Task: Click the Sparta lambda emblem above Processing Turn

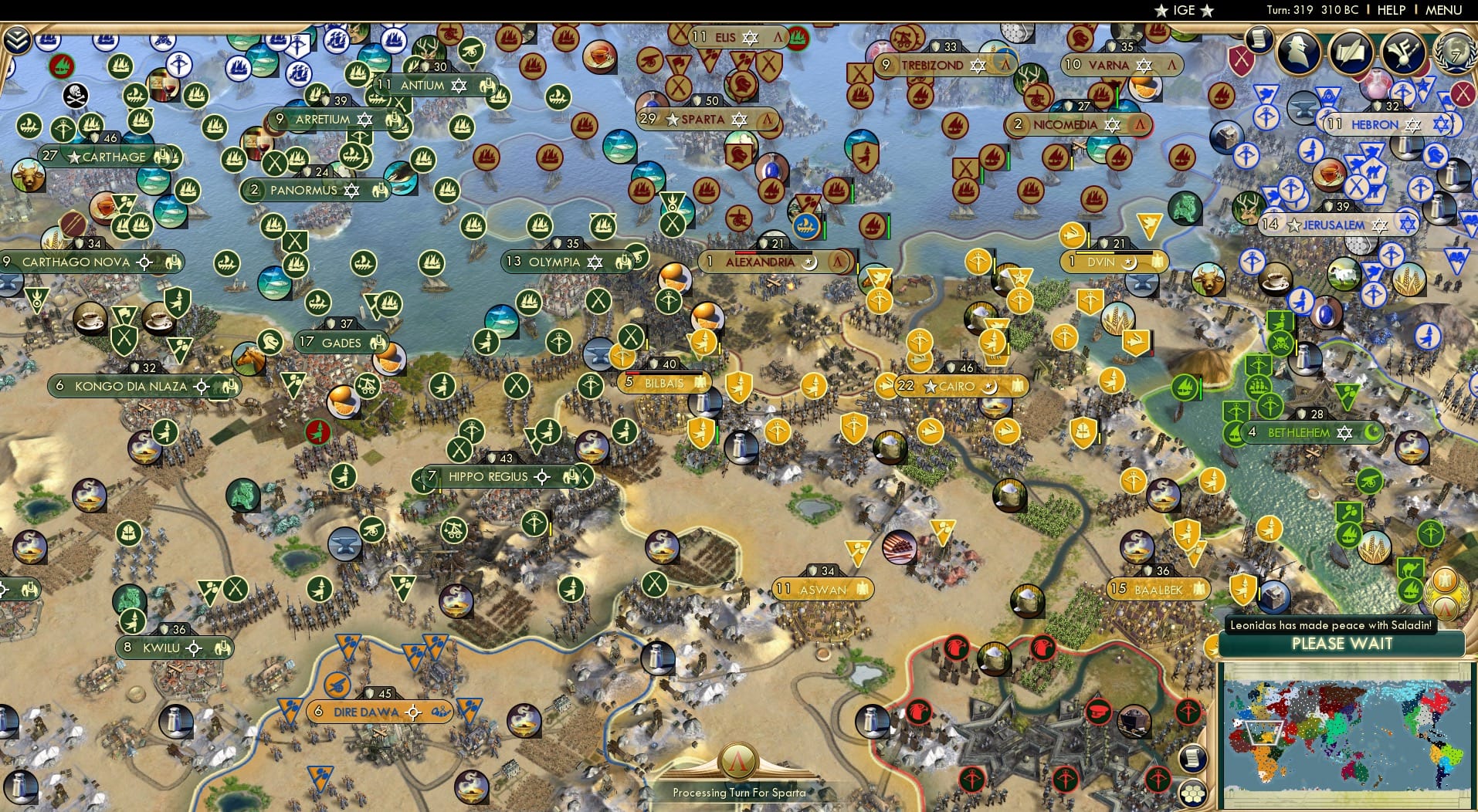Action: click(x=739, y=759)
